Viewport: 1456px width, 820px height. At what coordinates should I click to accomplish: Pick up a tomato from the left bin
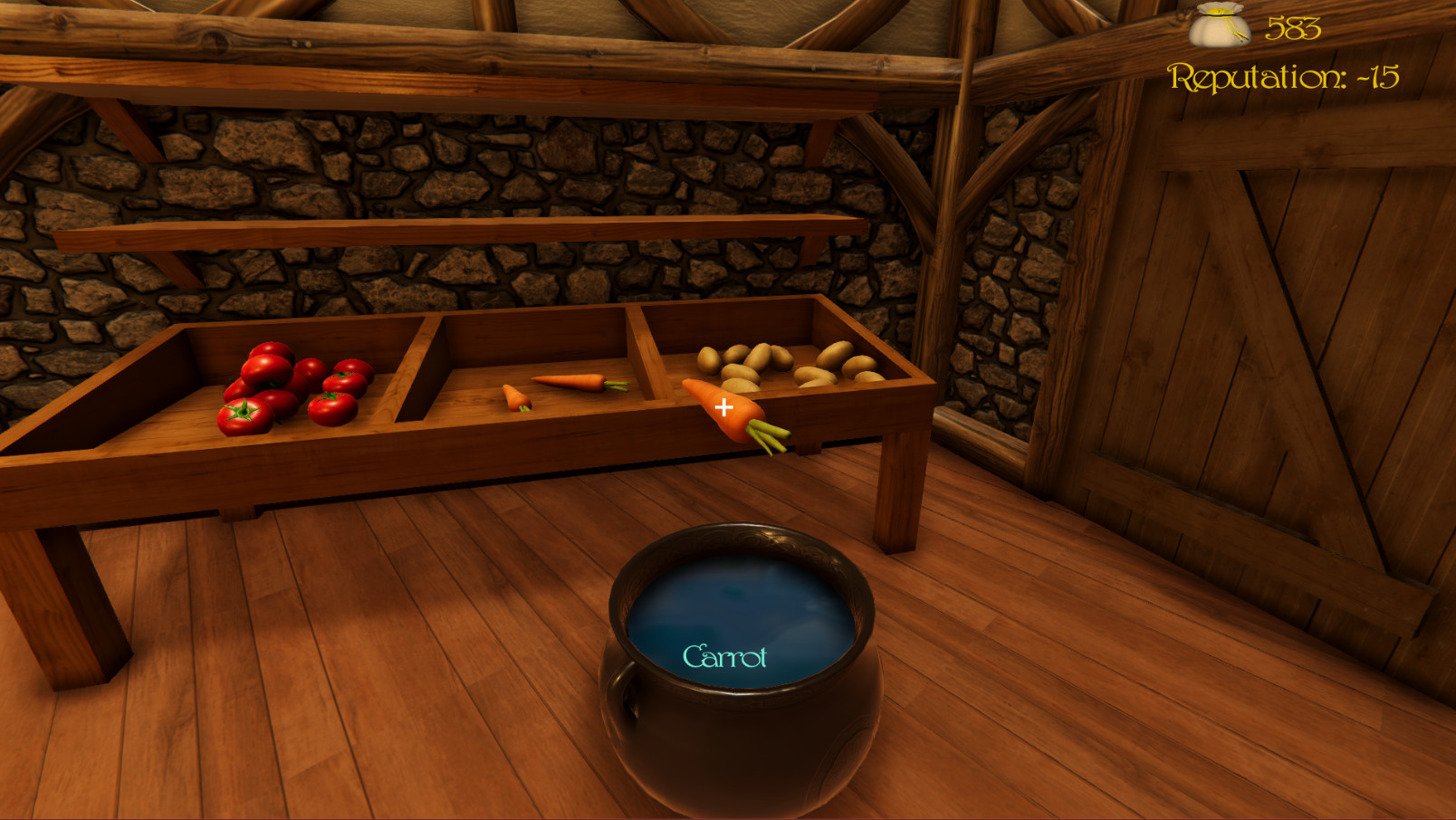pyautogui.click(x=272, y=389)
